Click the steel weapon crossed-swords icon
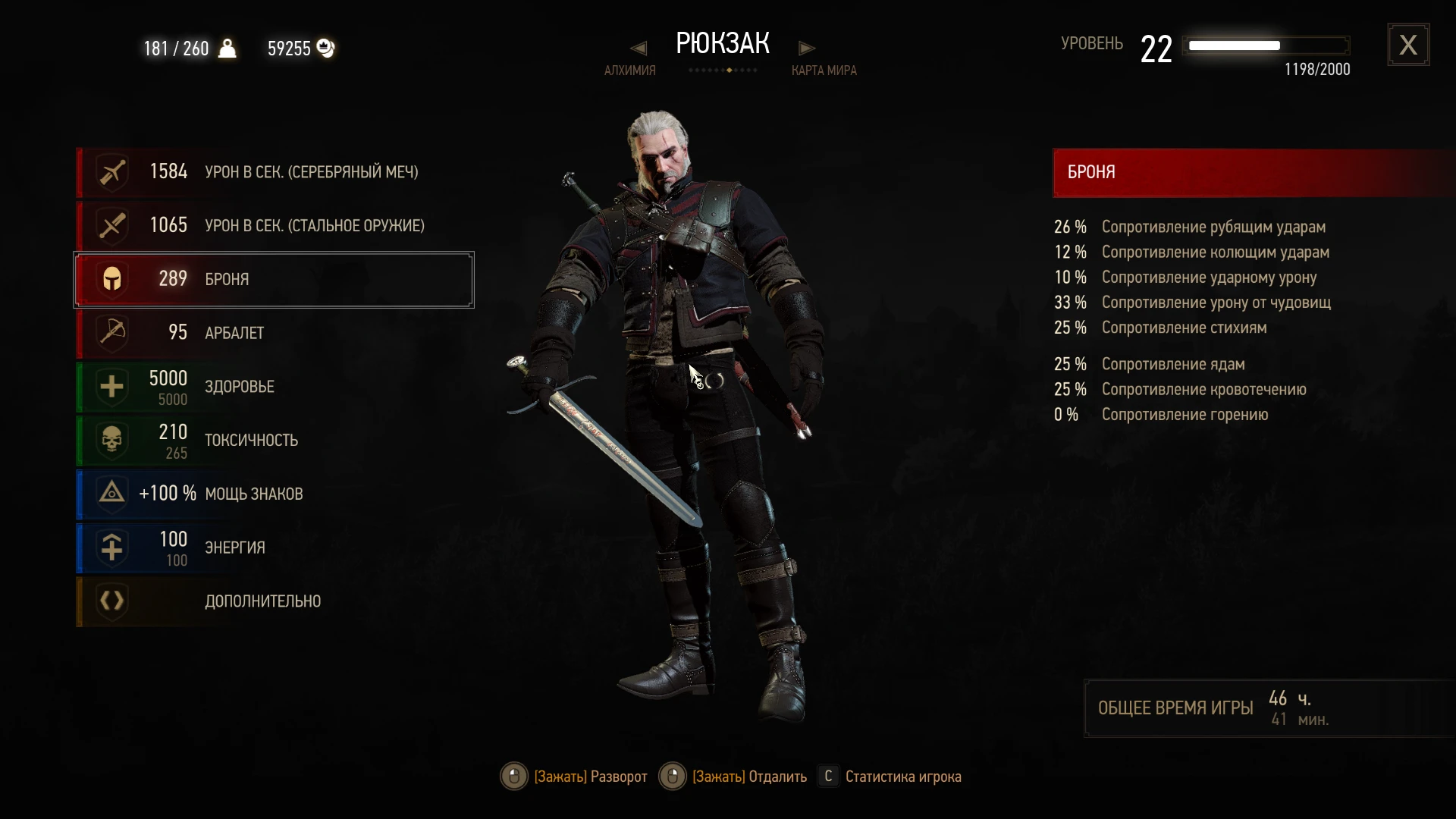This screenshot has height=819, width=1456. 111,224
